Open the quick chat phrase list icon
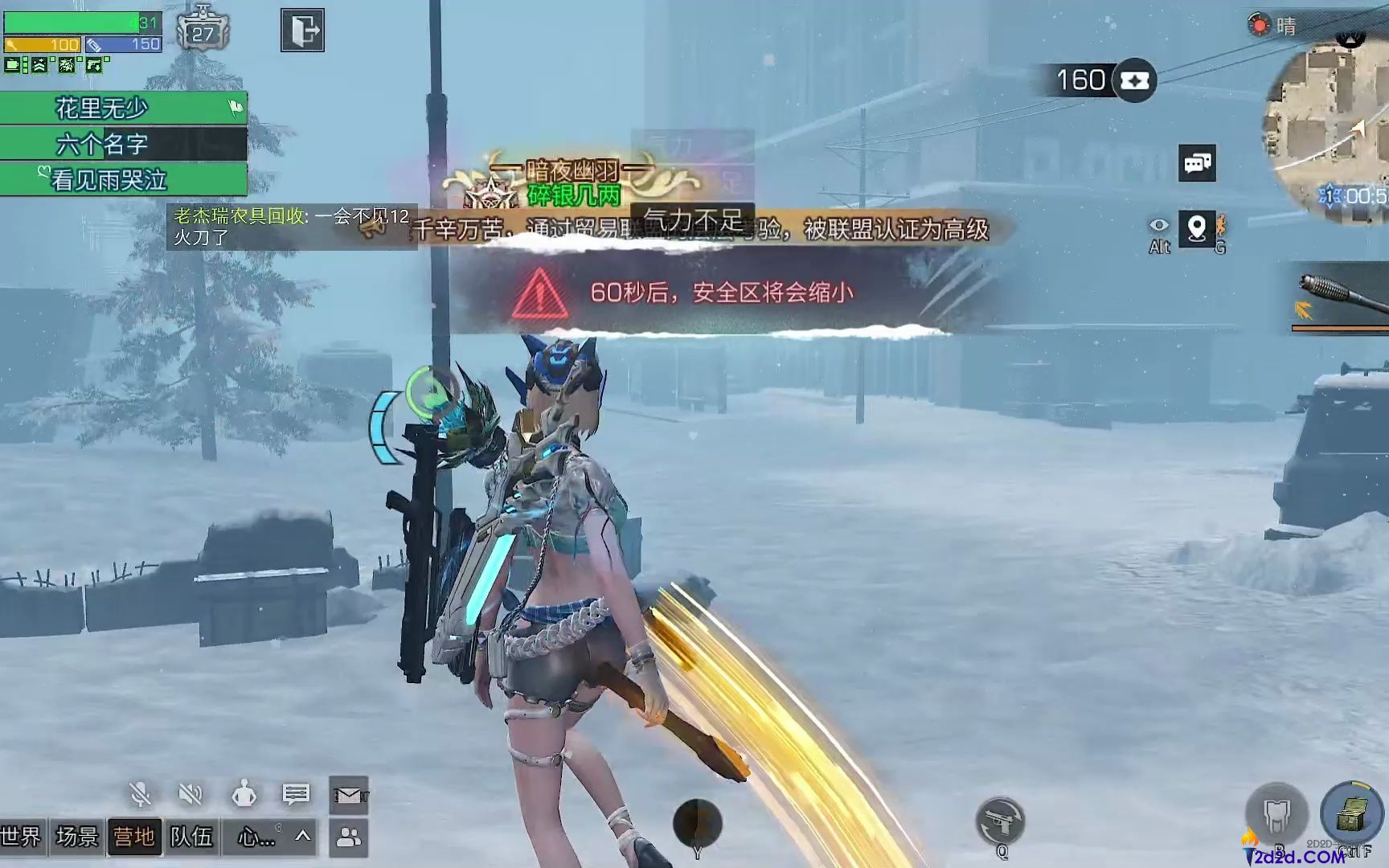Screen dimensions: 1389x868 tap(296, 792)
